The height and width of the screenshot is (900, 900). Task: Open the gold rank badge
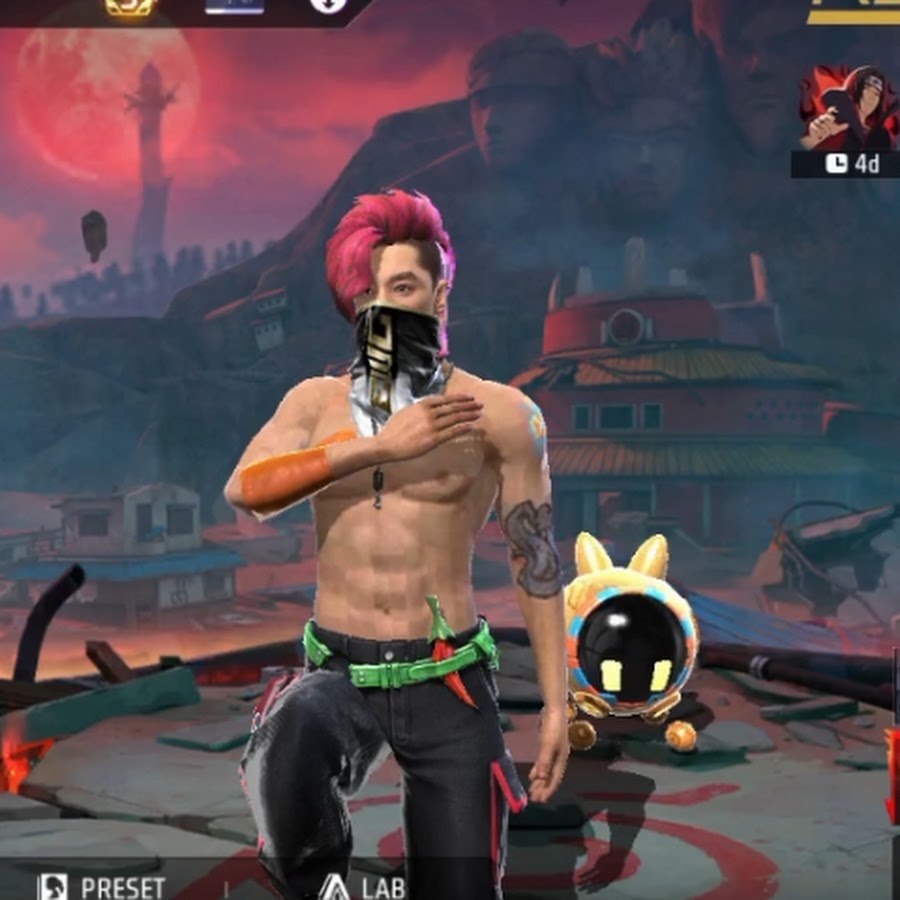(130, 6)
